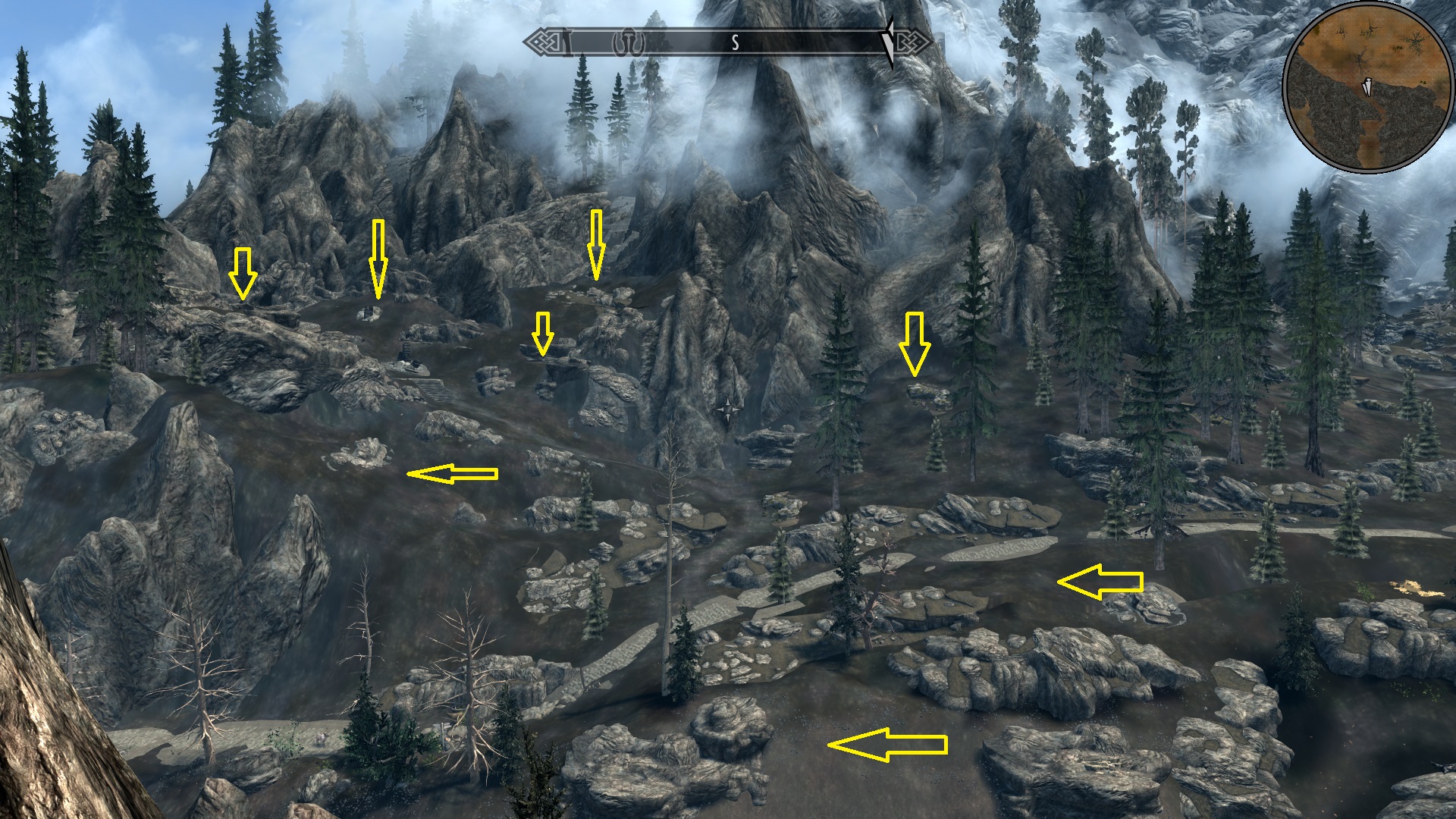1456x819 pixels.
Task: Click the small black location marker on the compass
Action: tap(626, 40)
